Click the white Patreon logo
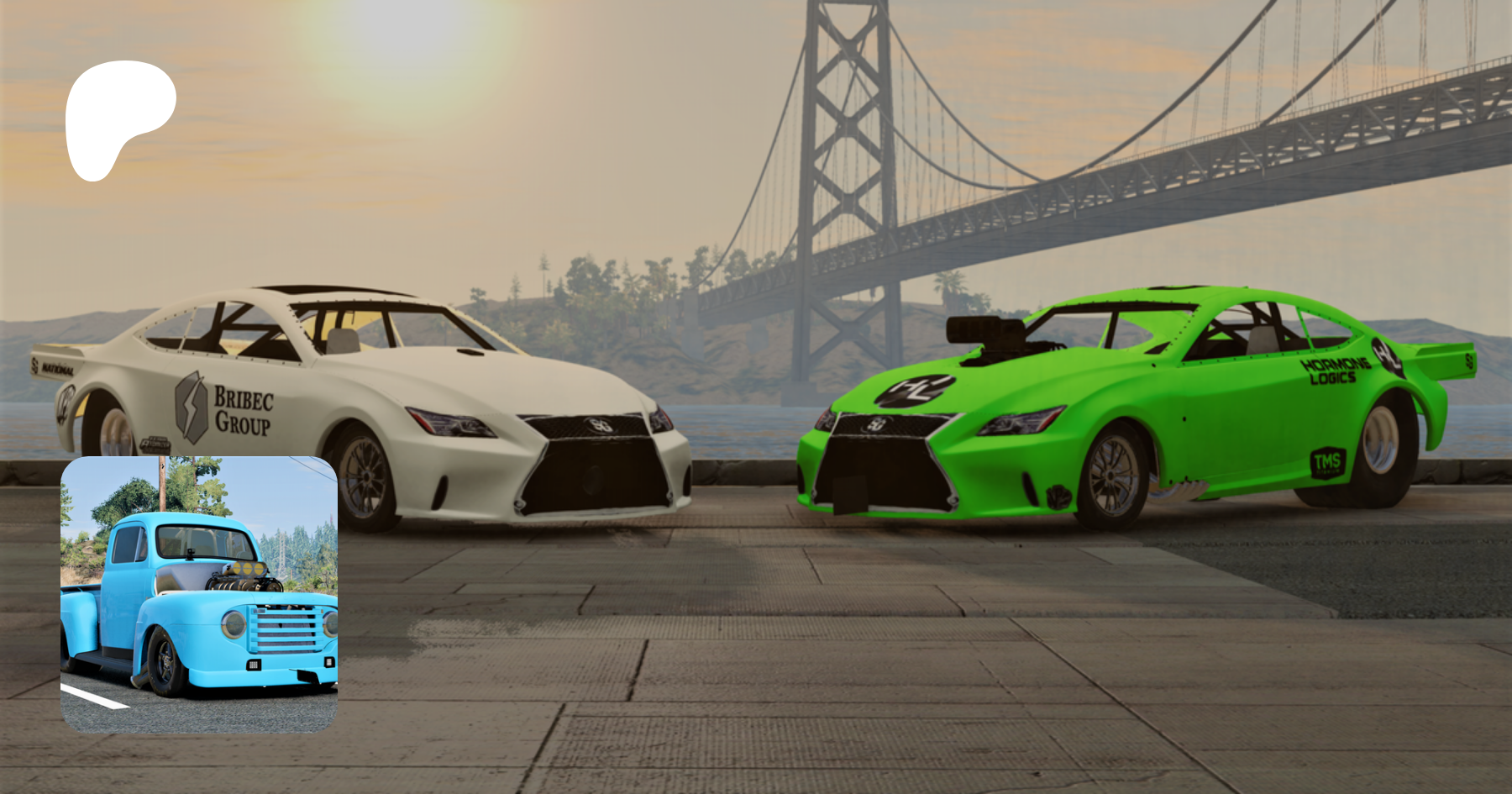Viewport: 1512px width, 794px height. [118, 118]
